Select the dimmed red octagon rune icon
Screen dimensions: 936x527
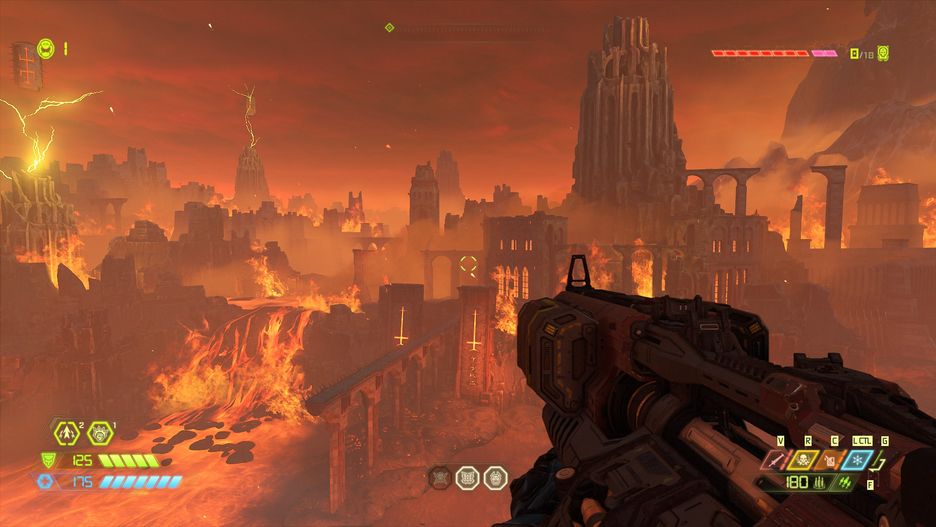[441, 478]
